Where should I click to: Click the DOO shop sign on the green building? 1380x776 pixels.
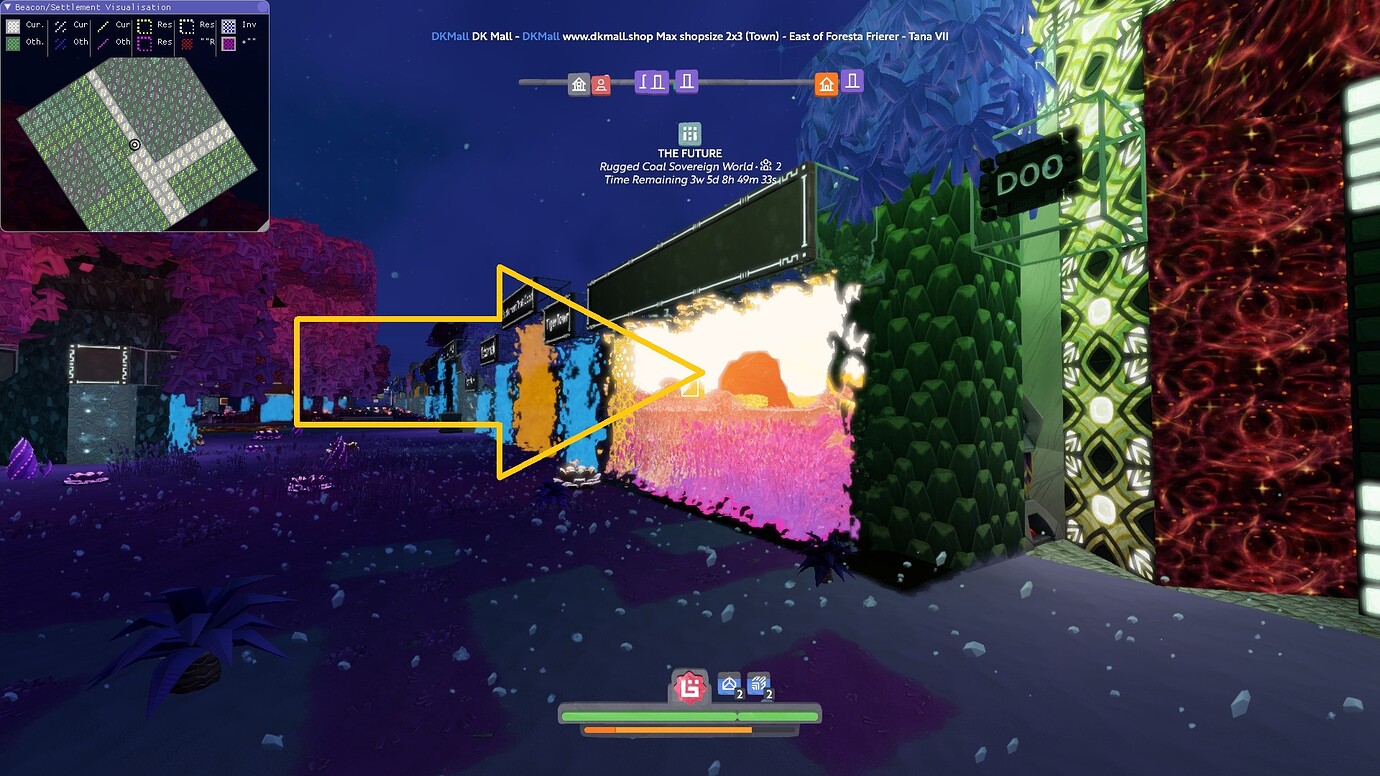(x=1032, y=169)
